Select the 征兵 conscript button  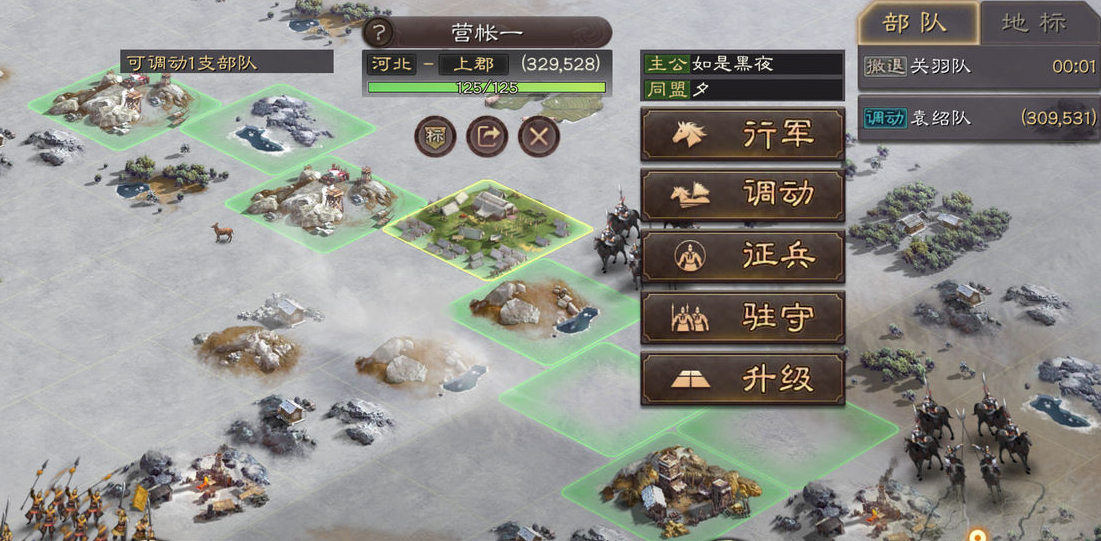tap(742, 257)
